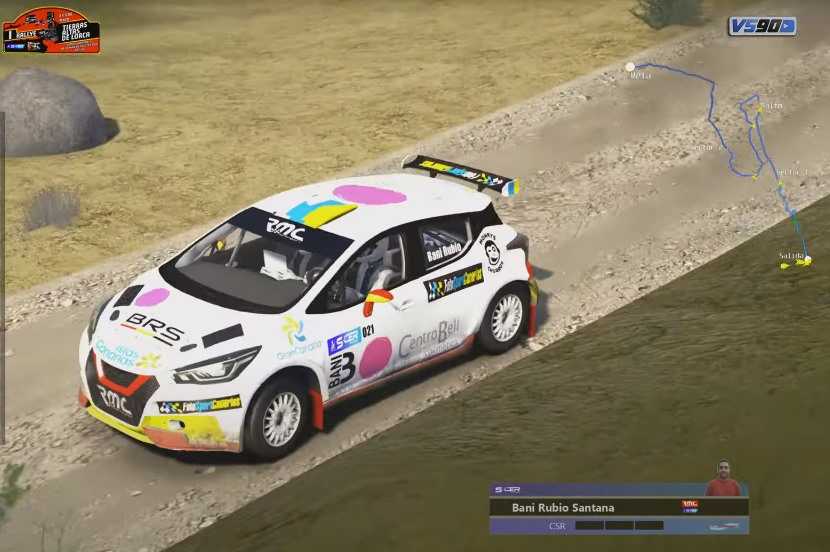830x552 pixels.
Task: Click the RMC team logo in the driver panel
Action: pos(690,506)
